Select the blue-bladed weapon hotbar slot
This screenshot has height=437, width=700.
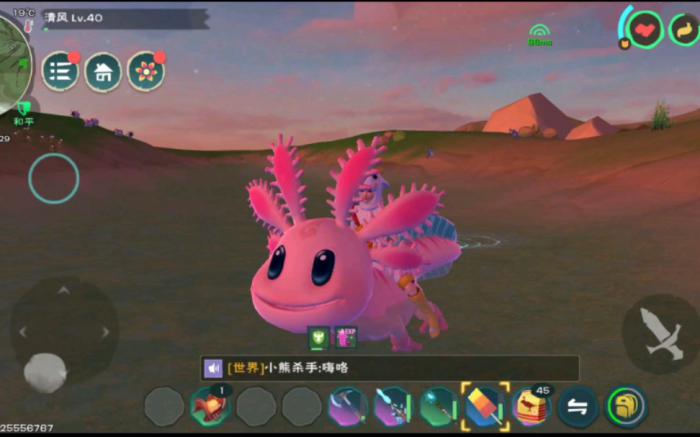392,406
